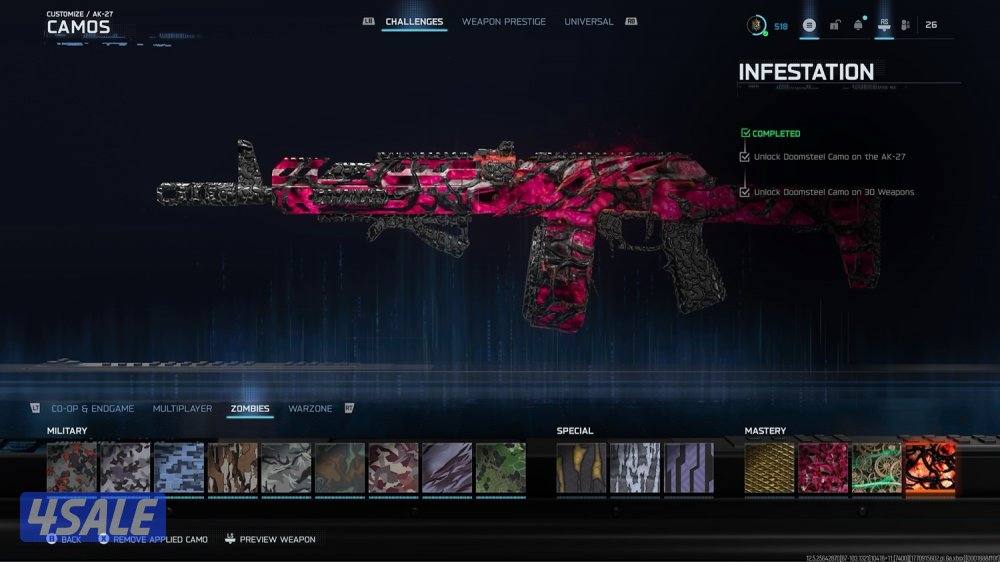The height and width of the screenshot is (562, 1000).
Task: Open the hamburger menu icon
Action: [809, 25]
